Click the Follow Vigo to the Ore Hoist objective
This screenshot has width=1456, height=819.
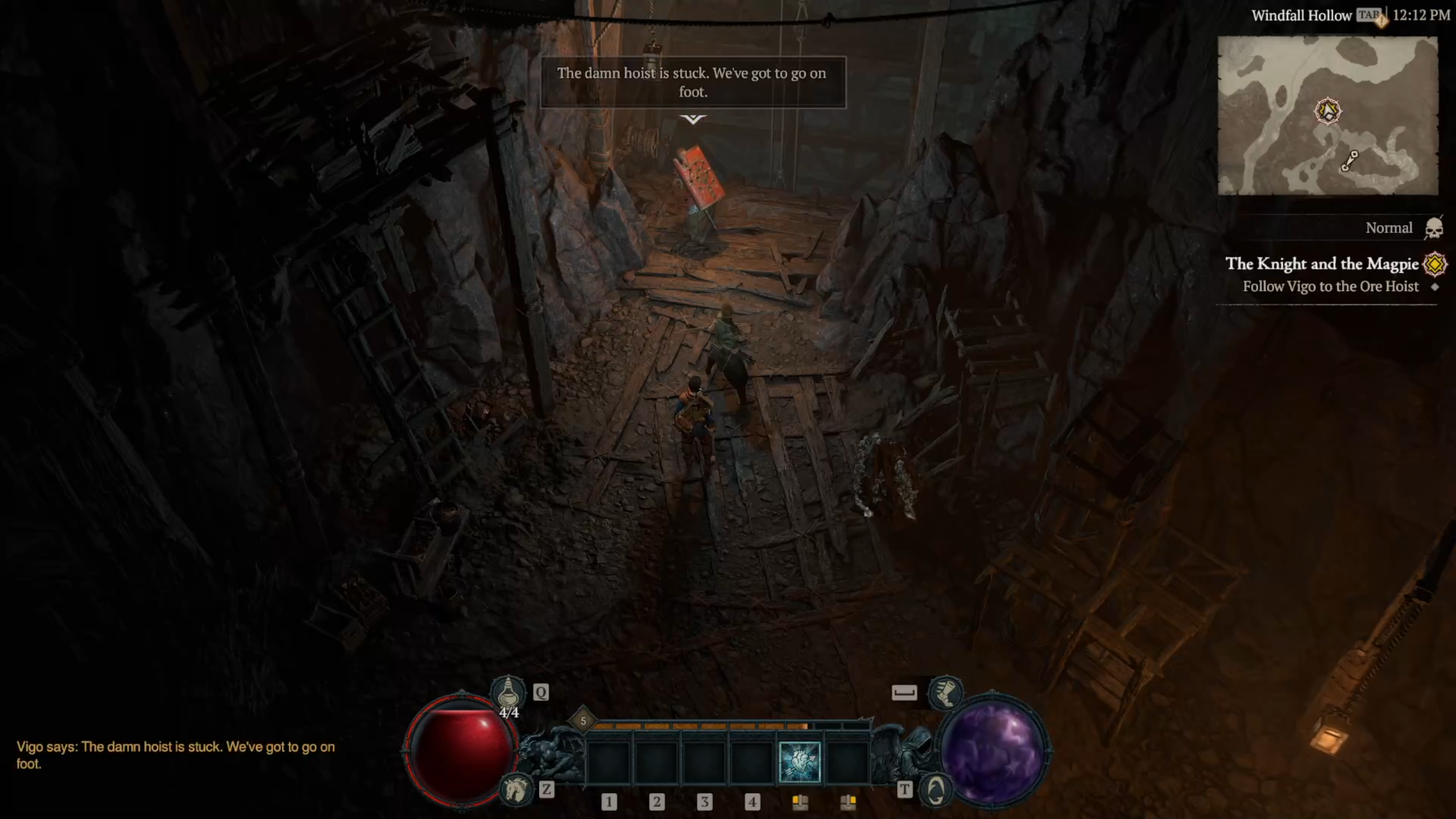[1330, 287]
